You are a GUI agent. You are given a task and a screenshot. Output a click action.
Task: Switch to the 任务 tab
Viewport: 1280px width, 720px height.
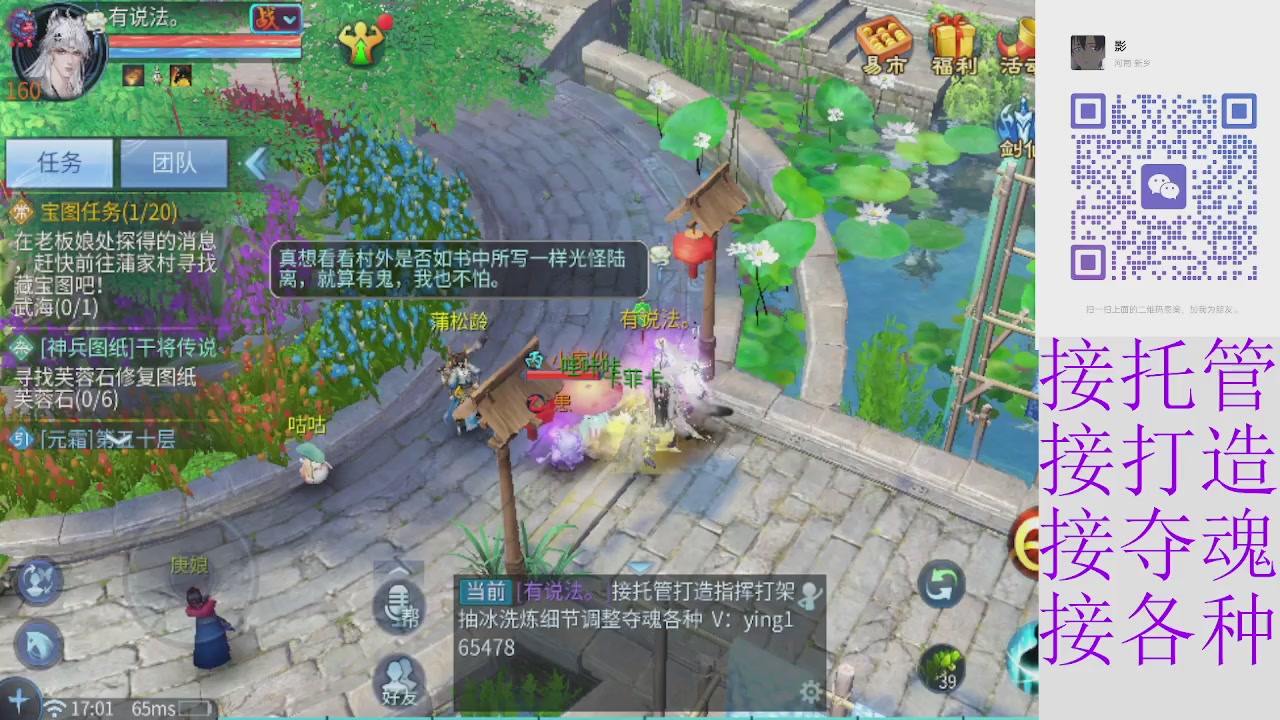(58, 163)
